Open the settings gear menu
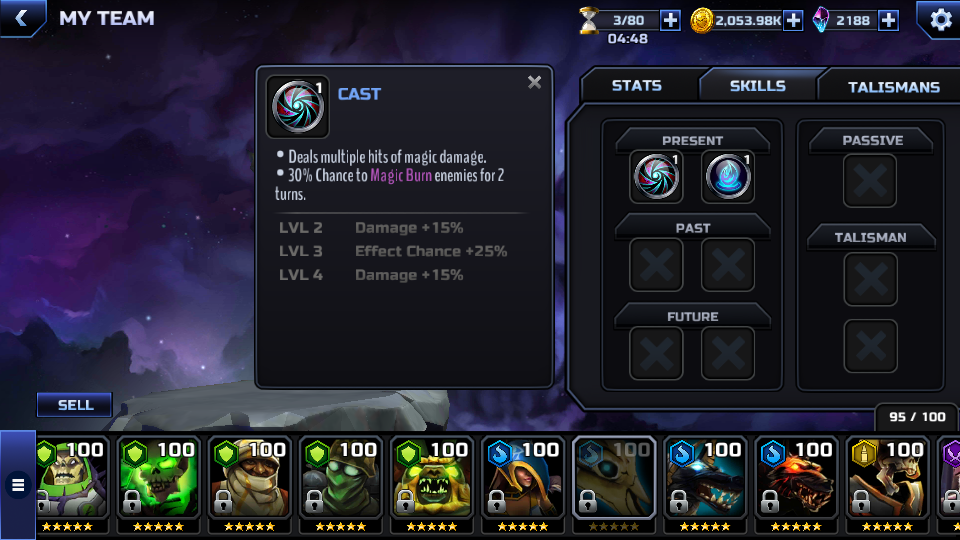This screenshot has height=540, width=960. point(940,19)
